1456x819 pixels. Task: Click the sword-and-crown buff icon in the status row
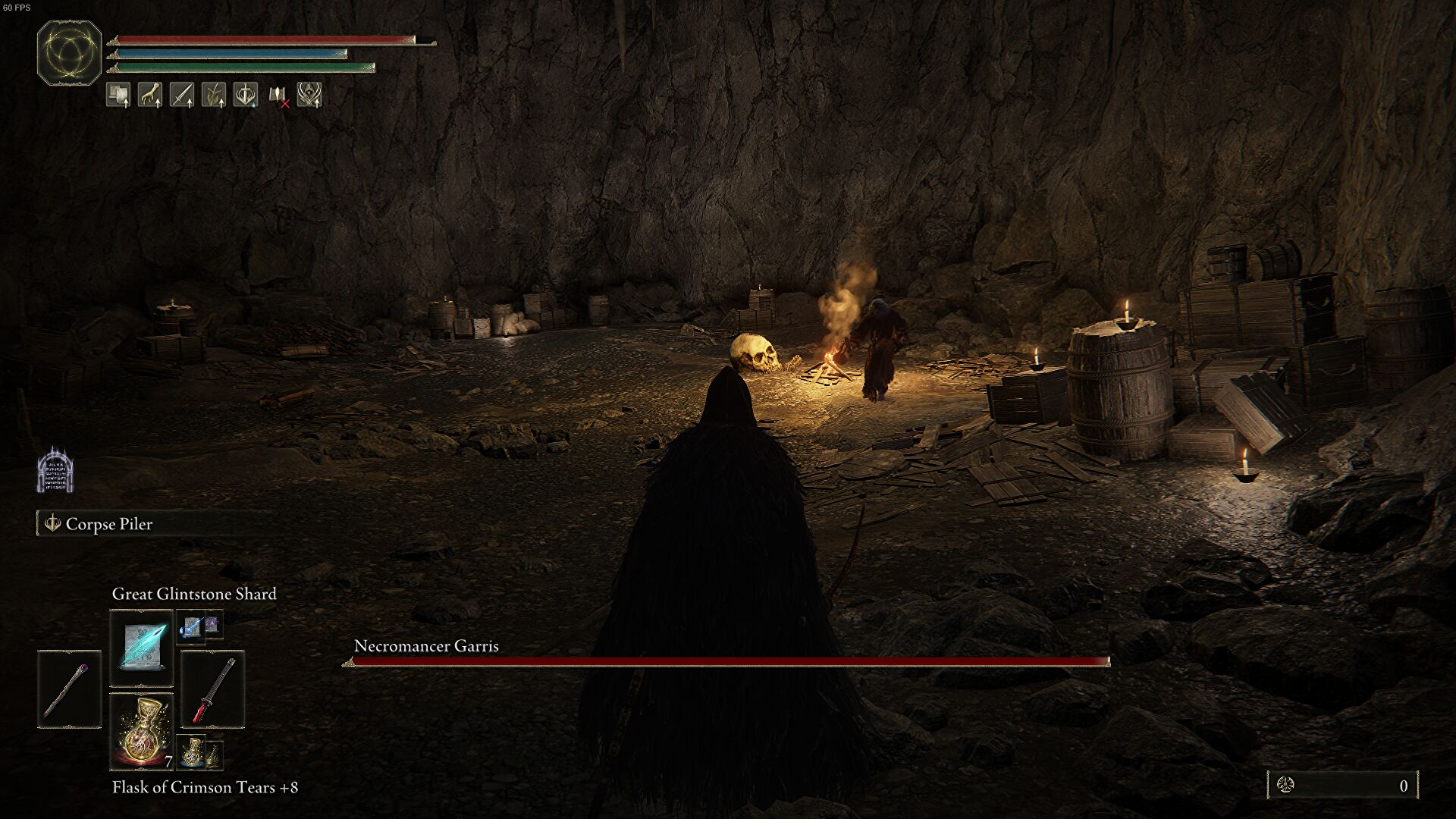pyautogui.click(x=246, y=95)
